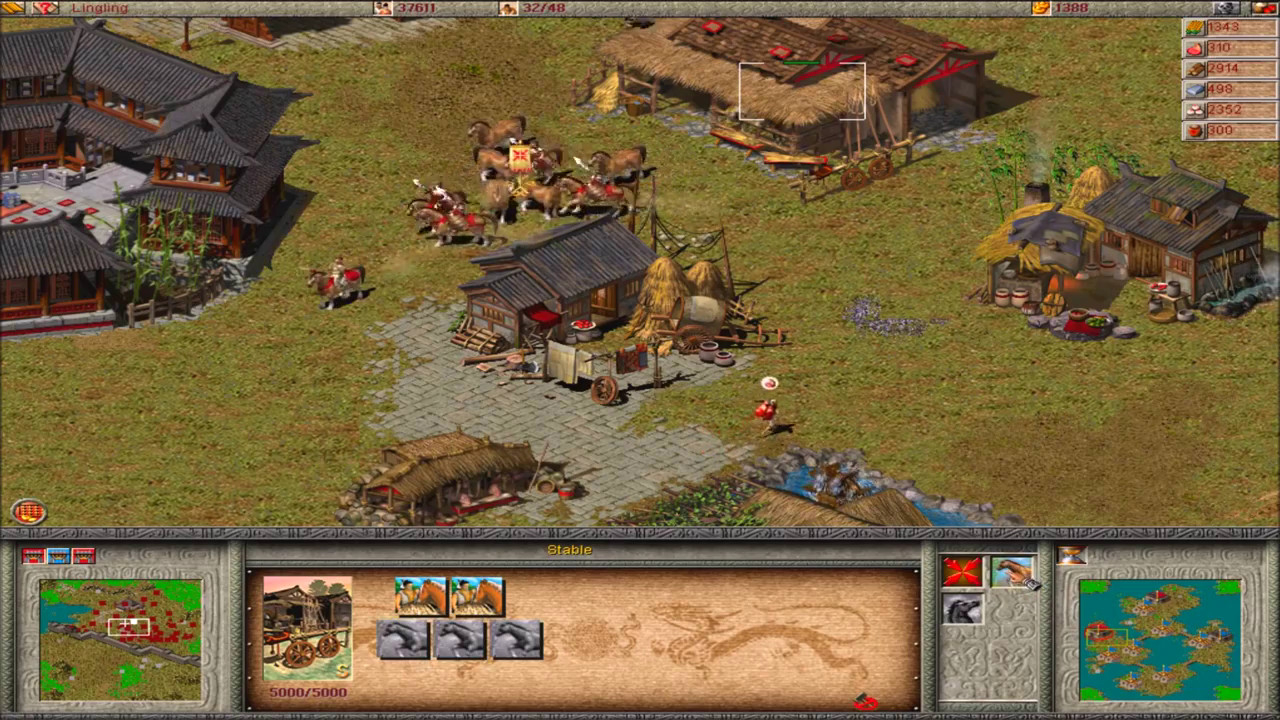Toggle the second minimap view tab

point(60,555)
